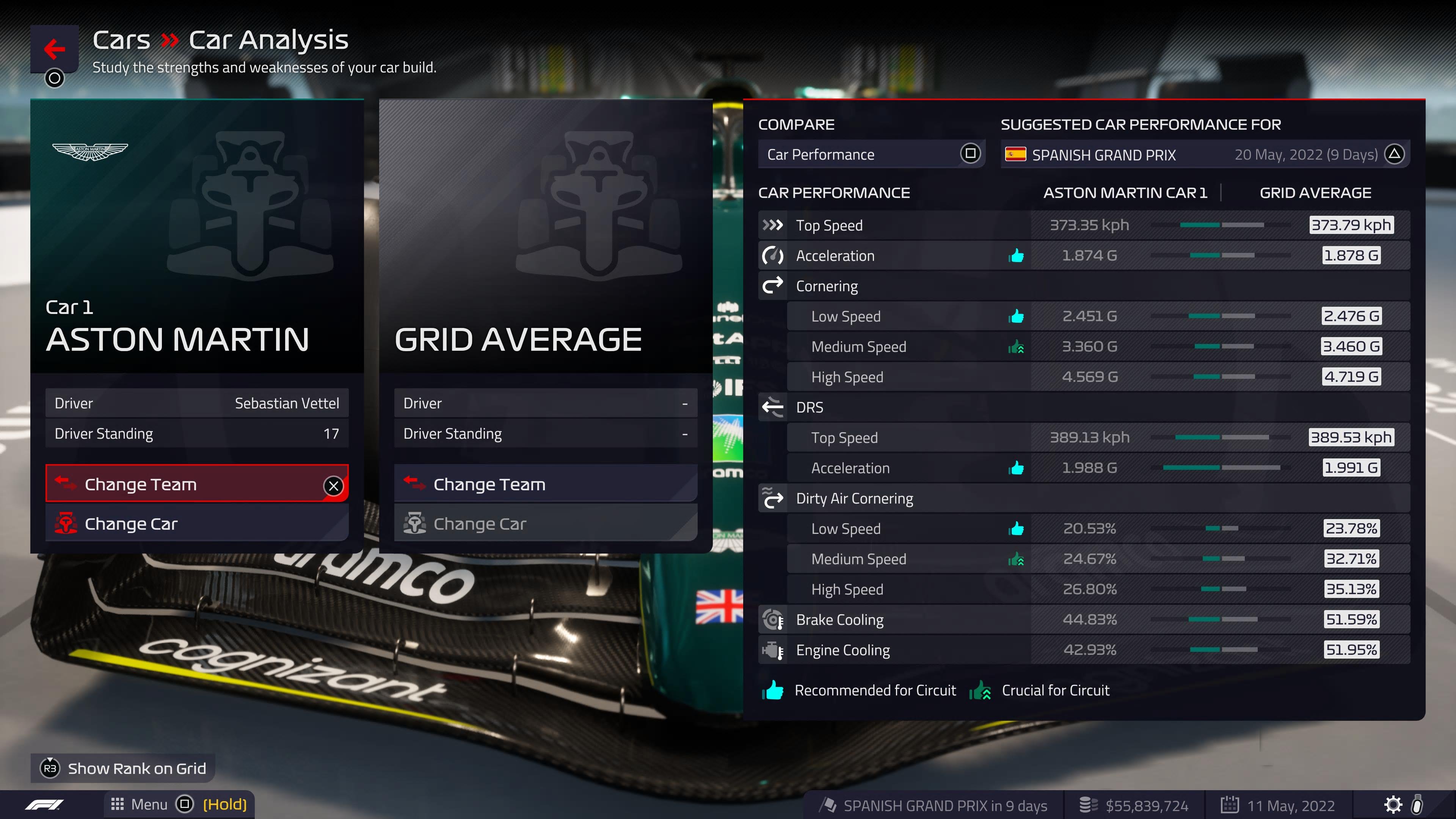Image resolution: width=1456 pixels, height=819 pixels.
Task: Click the settings gear in the bottom bar
Action: click(x=1394, y=804)
